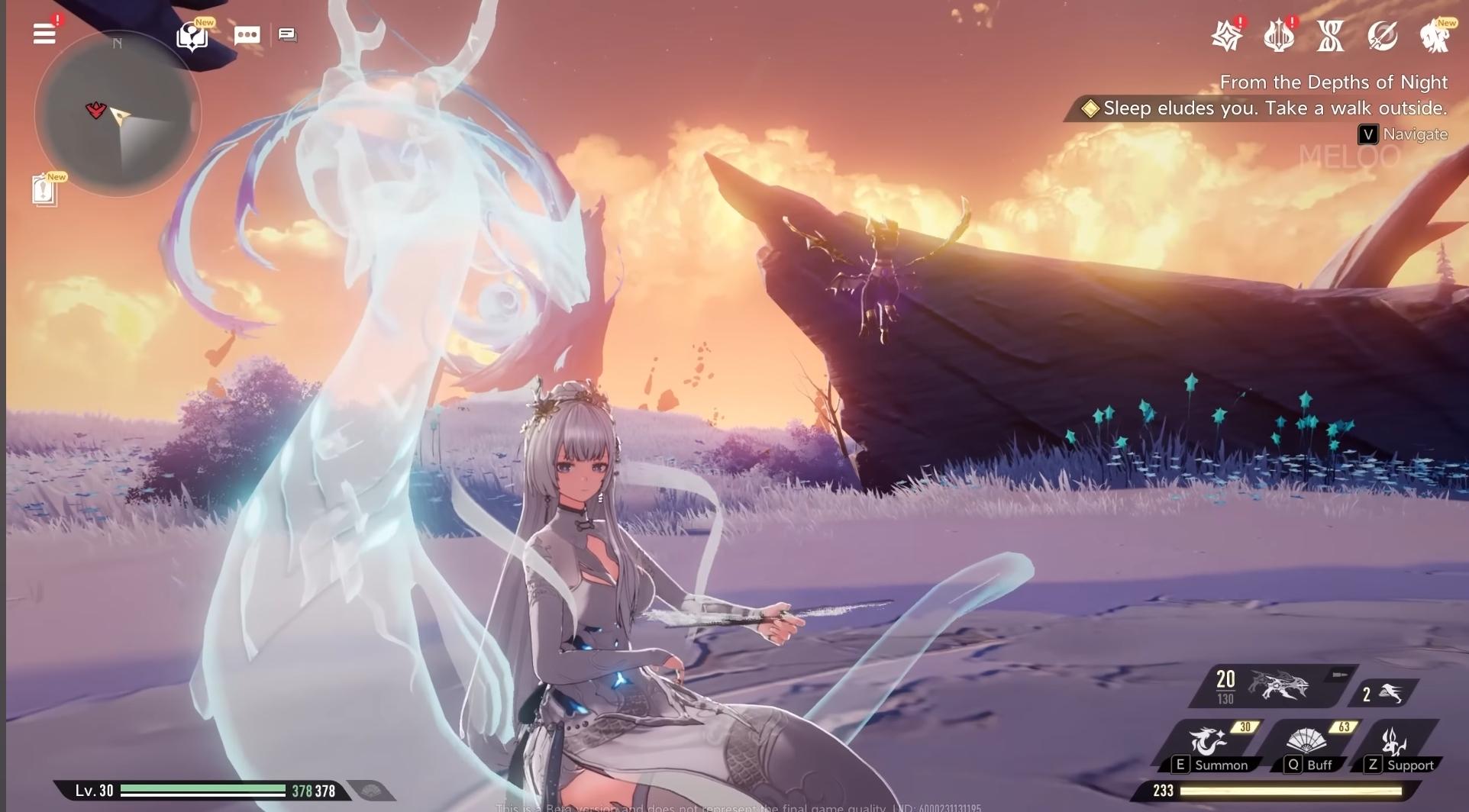
Task: Open the four-pointed star icon
Action: [x=1226, y=36]
